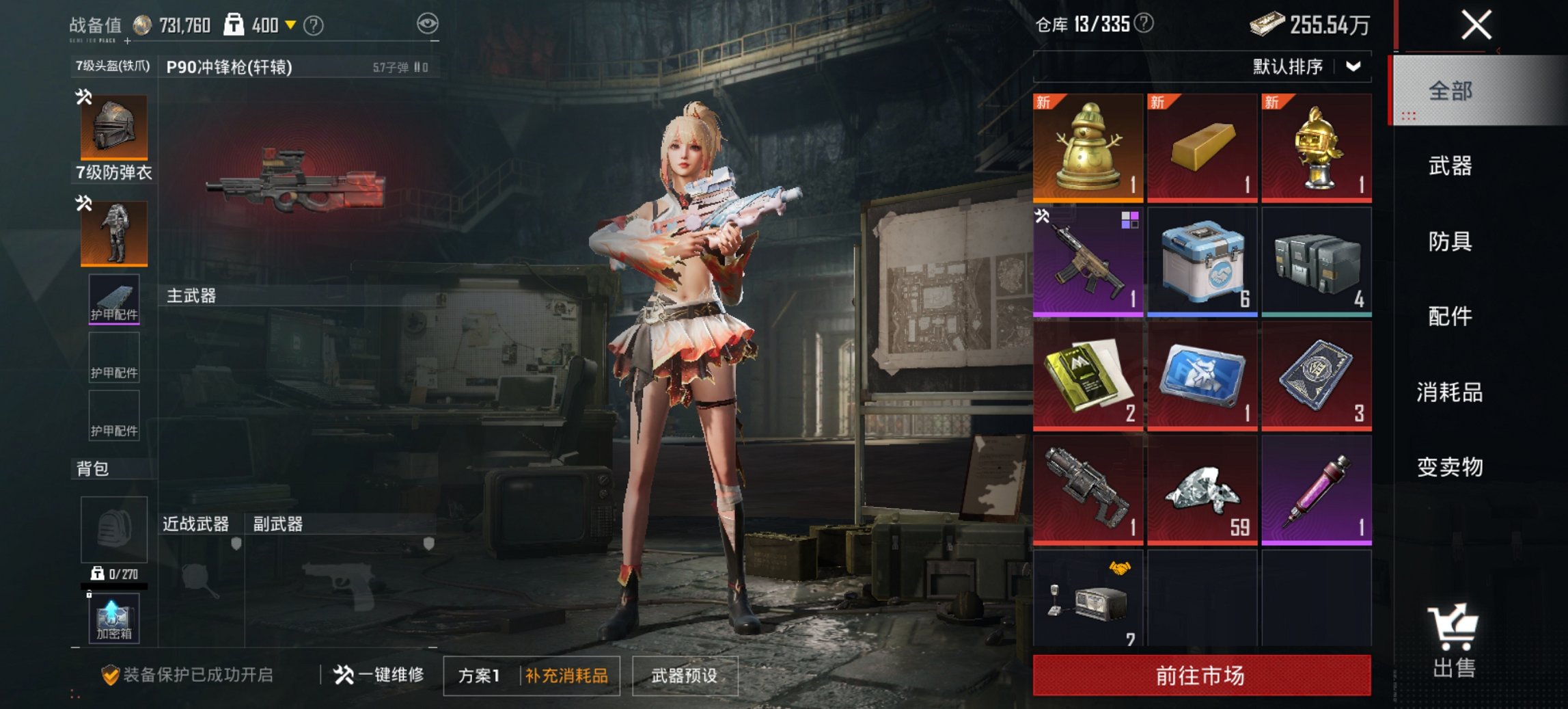This screenshot has height=709, width=1568.
Task: Select the 防具 category tab
Action: pyautogui.click(x=1450, y=241)
